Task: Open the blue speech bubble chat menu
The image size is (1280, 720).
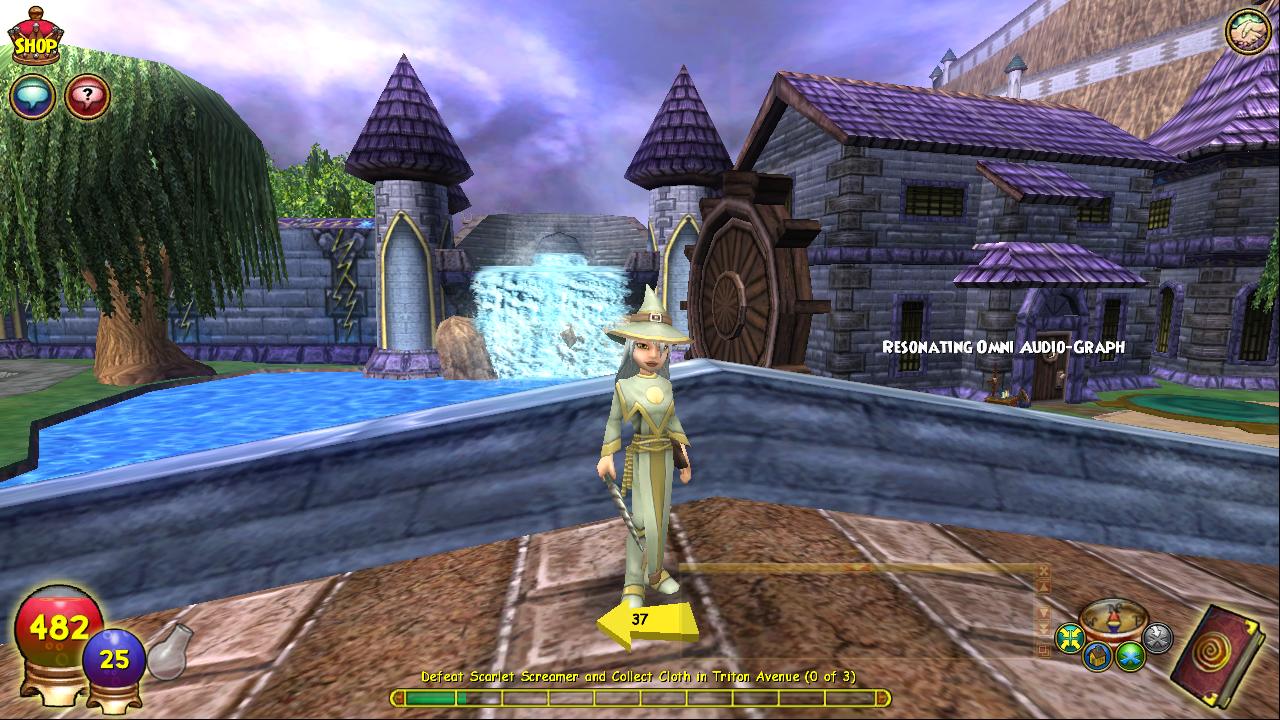Action: pos(32,97)
